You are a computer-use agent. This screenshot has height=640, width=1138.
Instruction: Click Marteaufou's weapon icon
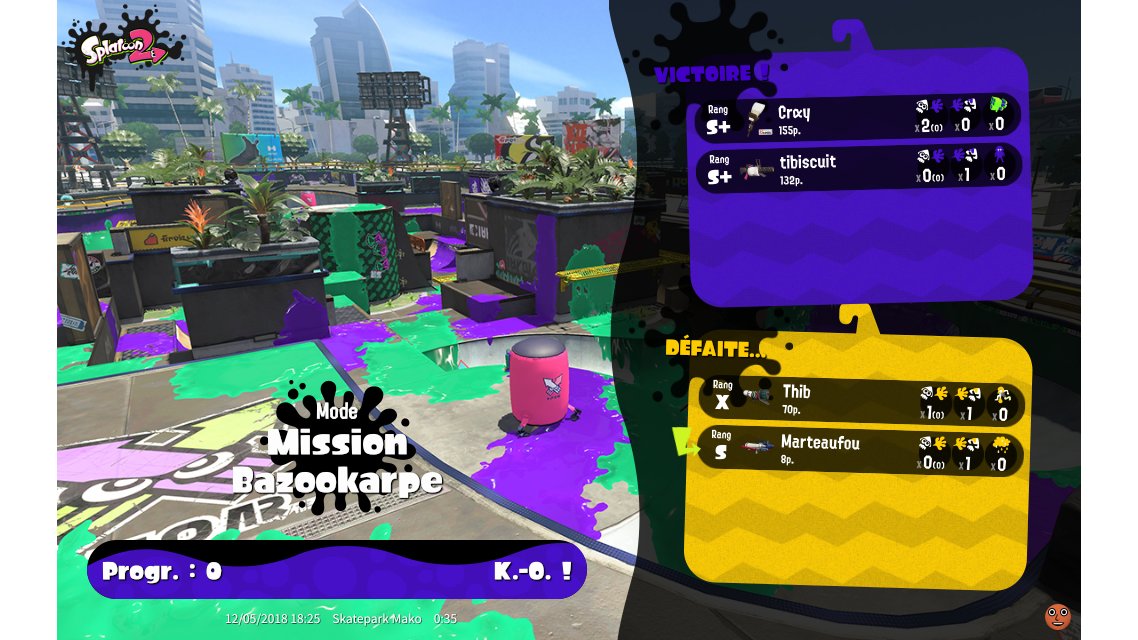coord(759,446)
